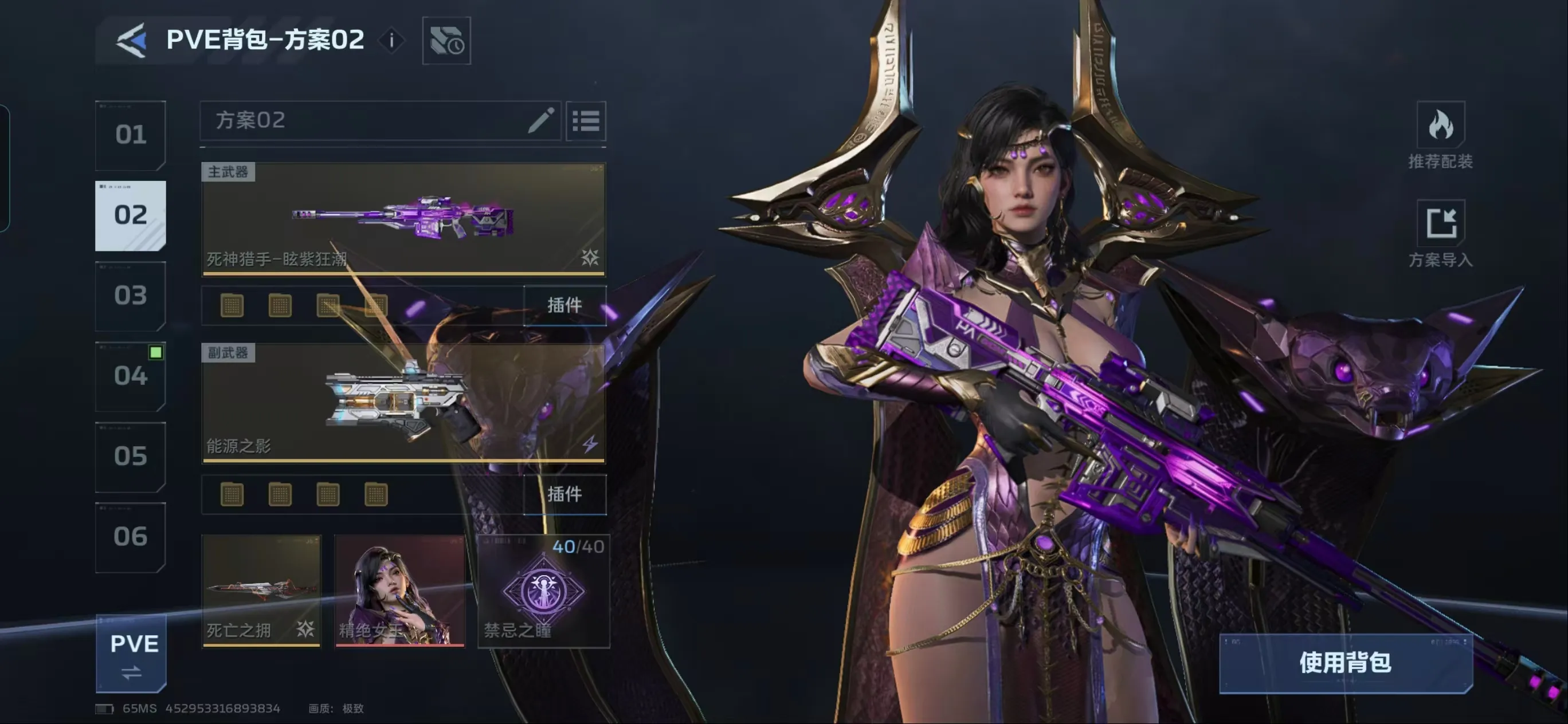The image size is (1568, 724).
Task: Open the loadout list view button
Action: pyautogui.click(x=586, y=120)
